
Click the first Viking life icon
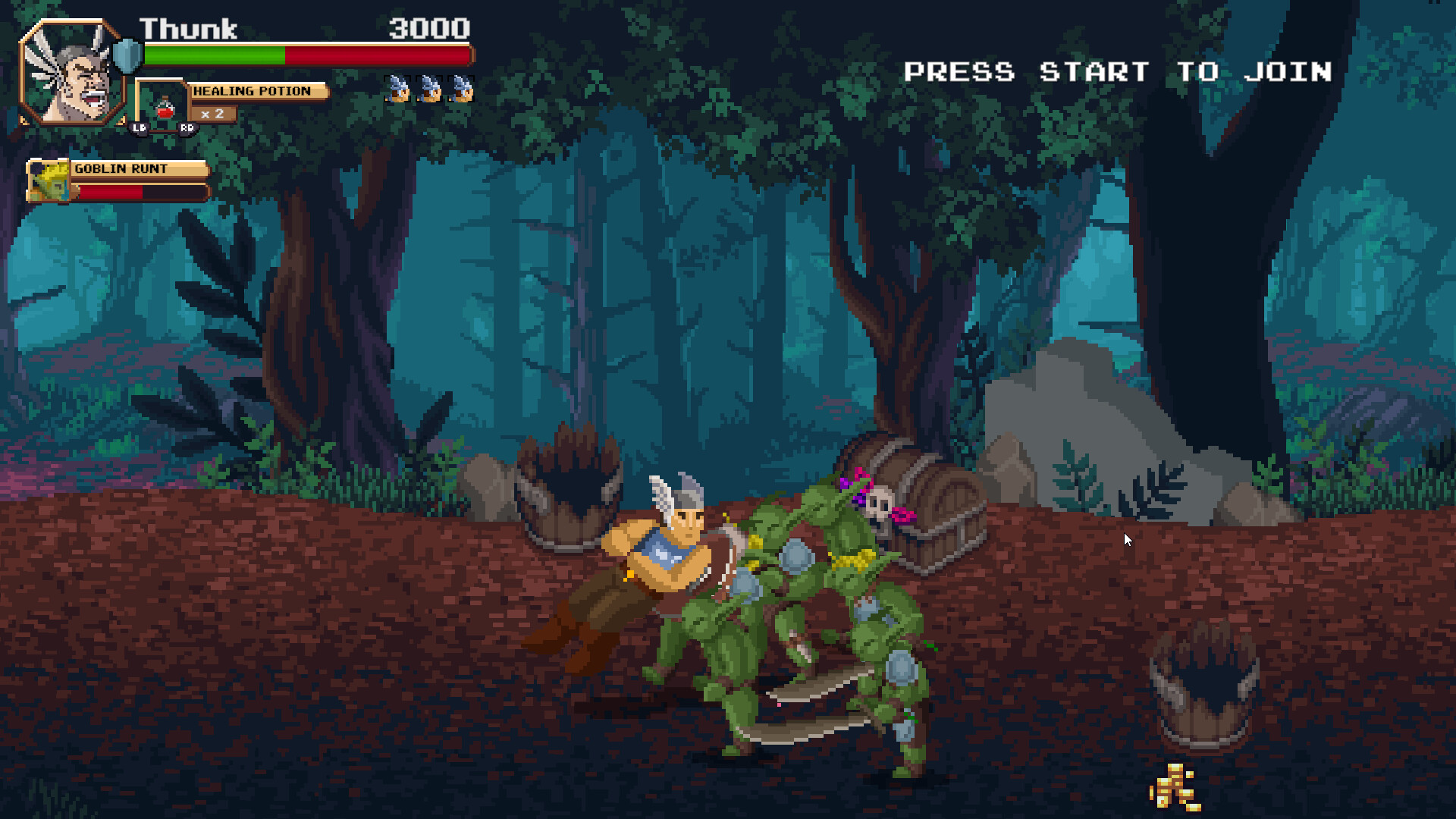(x=397, y=87)
